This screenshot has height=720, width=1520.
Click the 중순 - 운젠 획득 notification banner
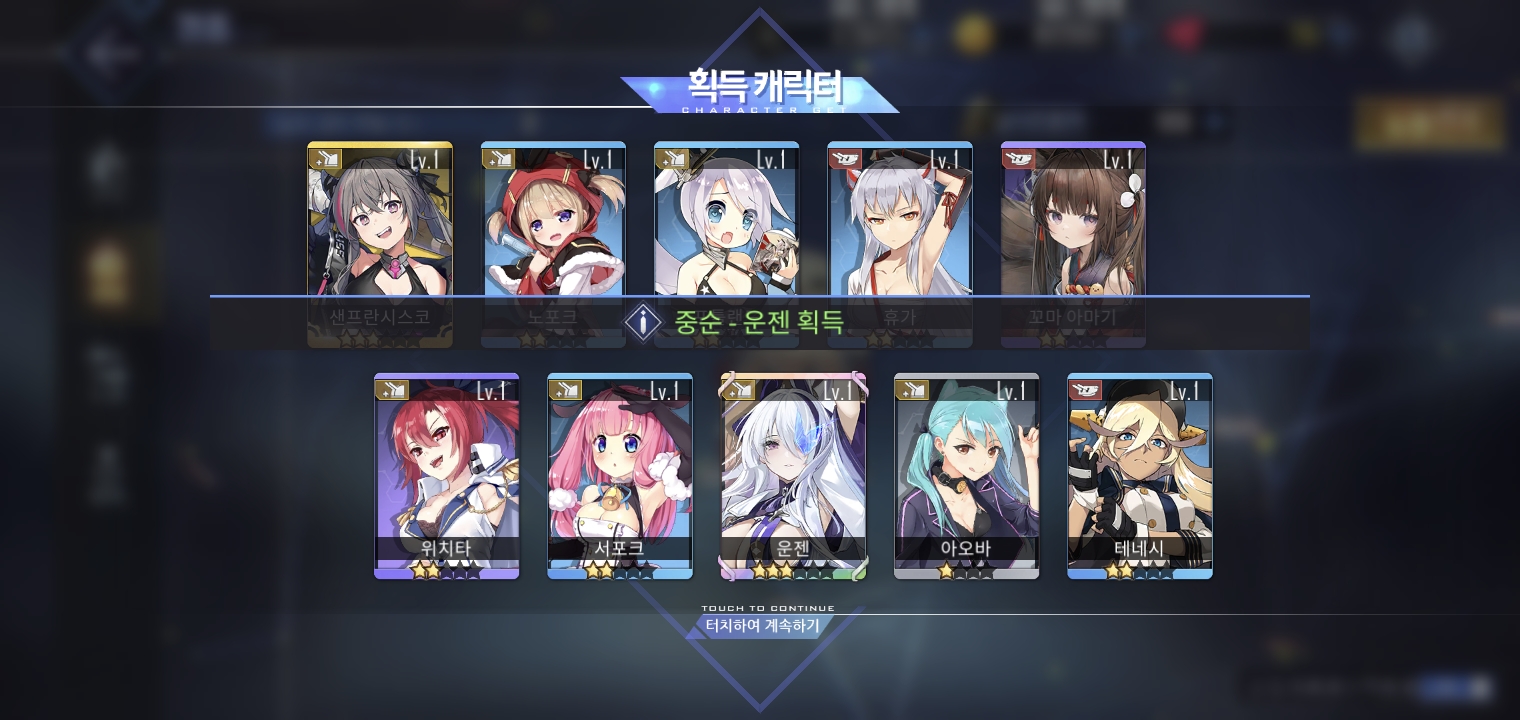[758, 322]
